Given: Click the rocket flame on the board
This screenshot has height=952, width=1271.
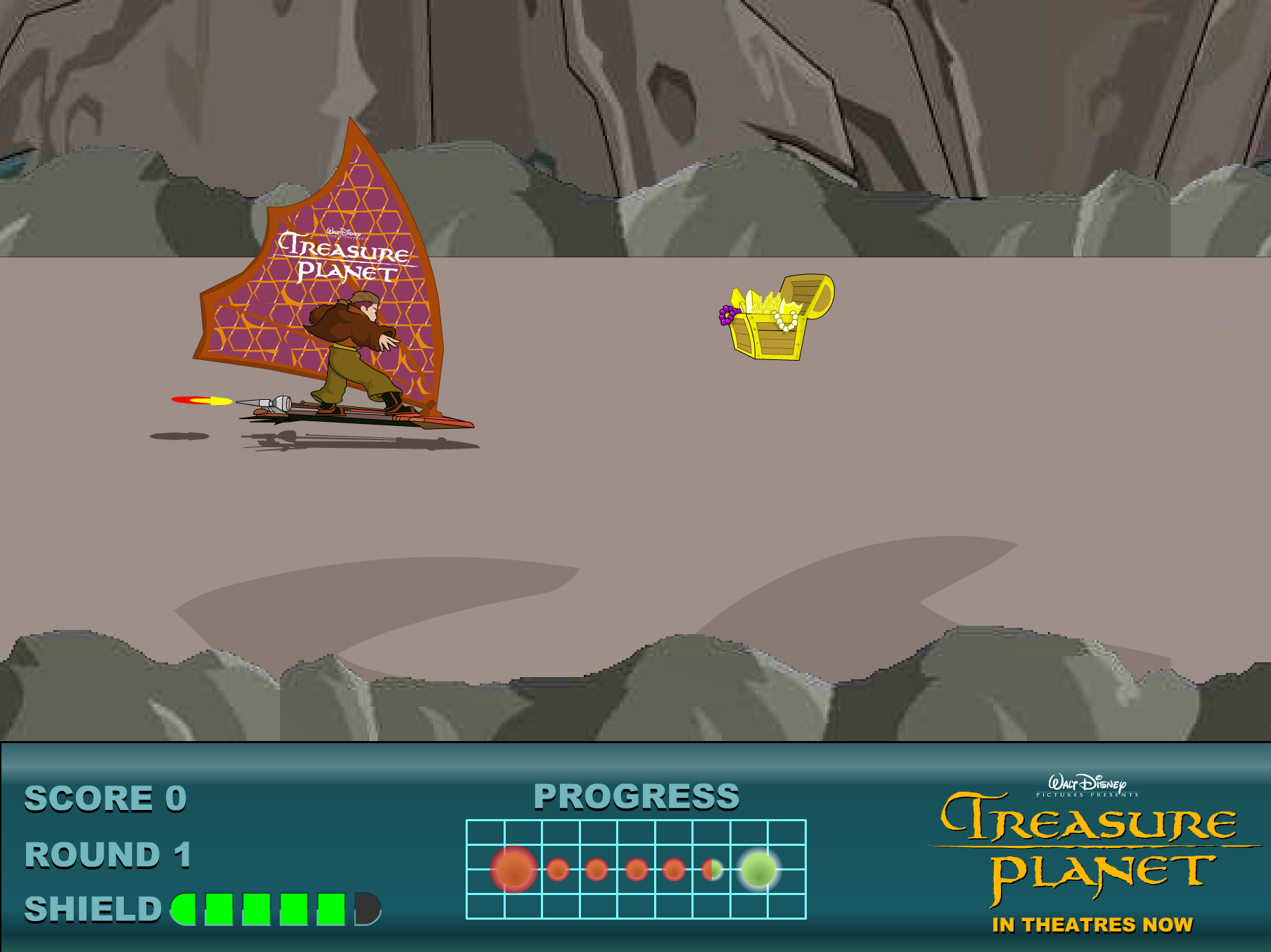Looking at the screenshot, I should pyautogui.click(x=200, y=402).
